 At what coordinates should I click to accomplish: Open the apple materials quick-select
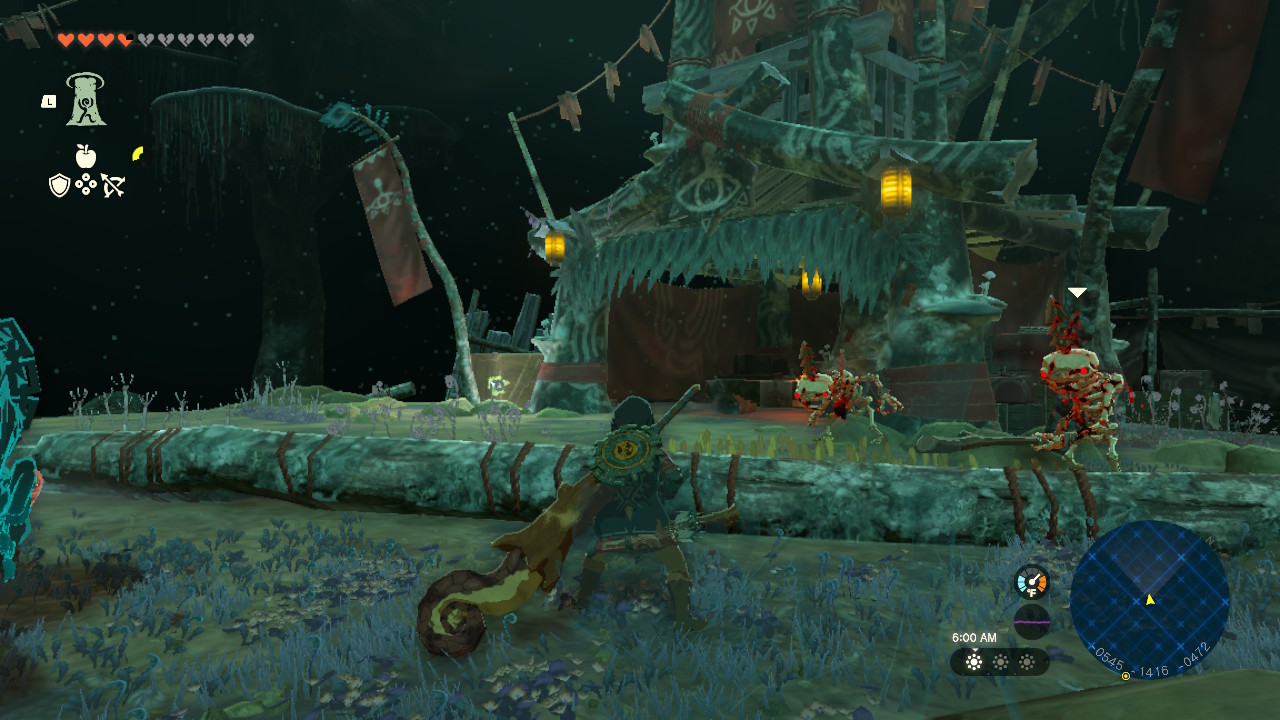click(x=86, y=156)
